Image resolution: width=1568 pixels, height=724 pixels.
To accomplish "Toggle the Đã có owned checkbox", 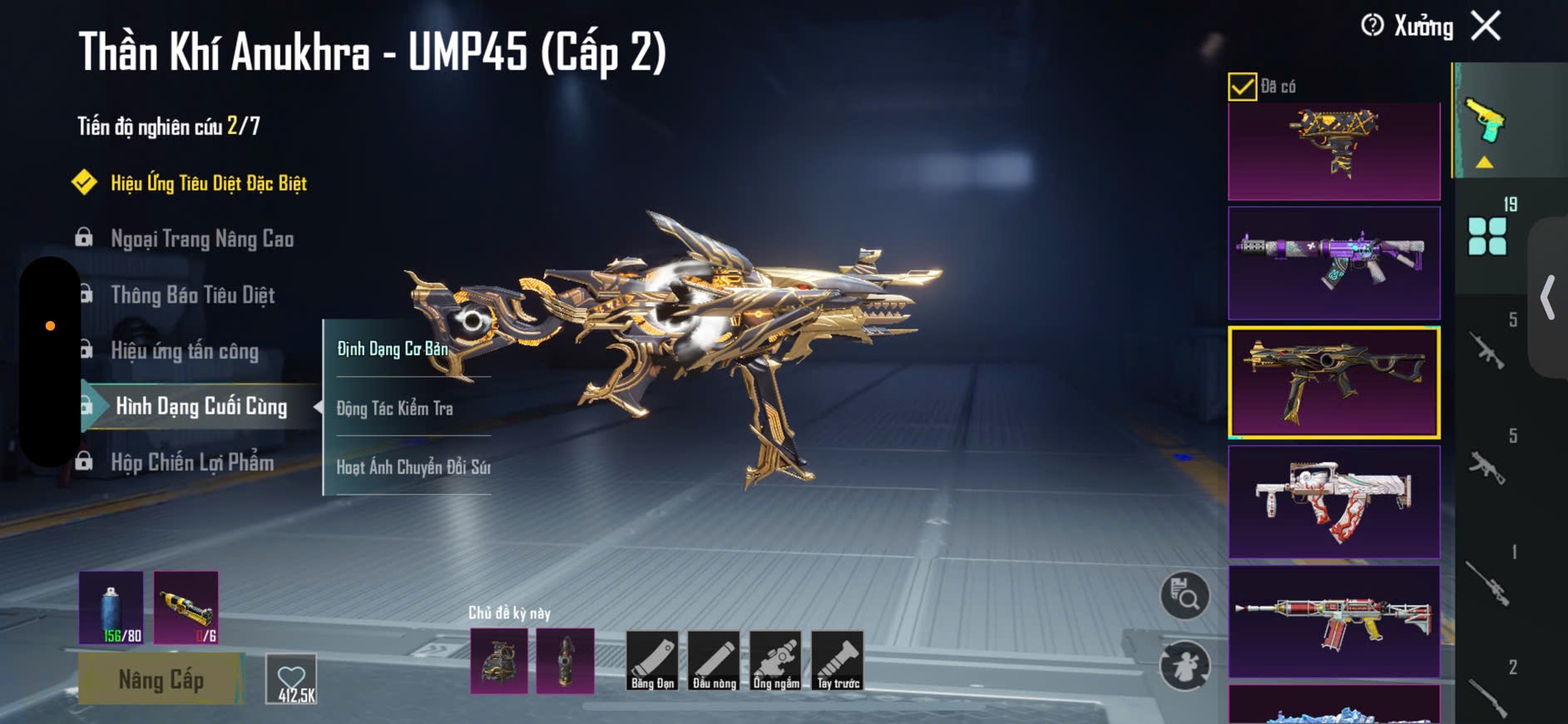I will 1242,87.
